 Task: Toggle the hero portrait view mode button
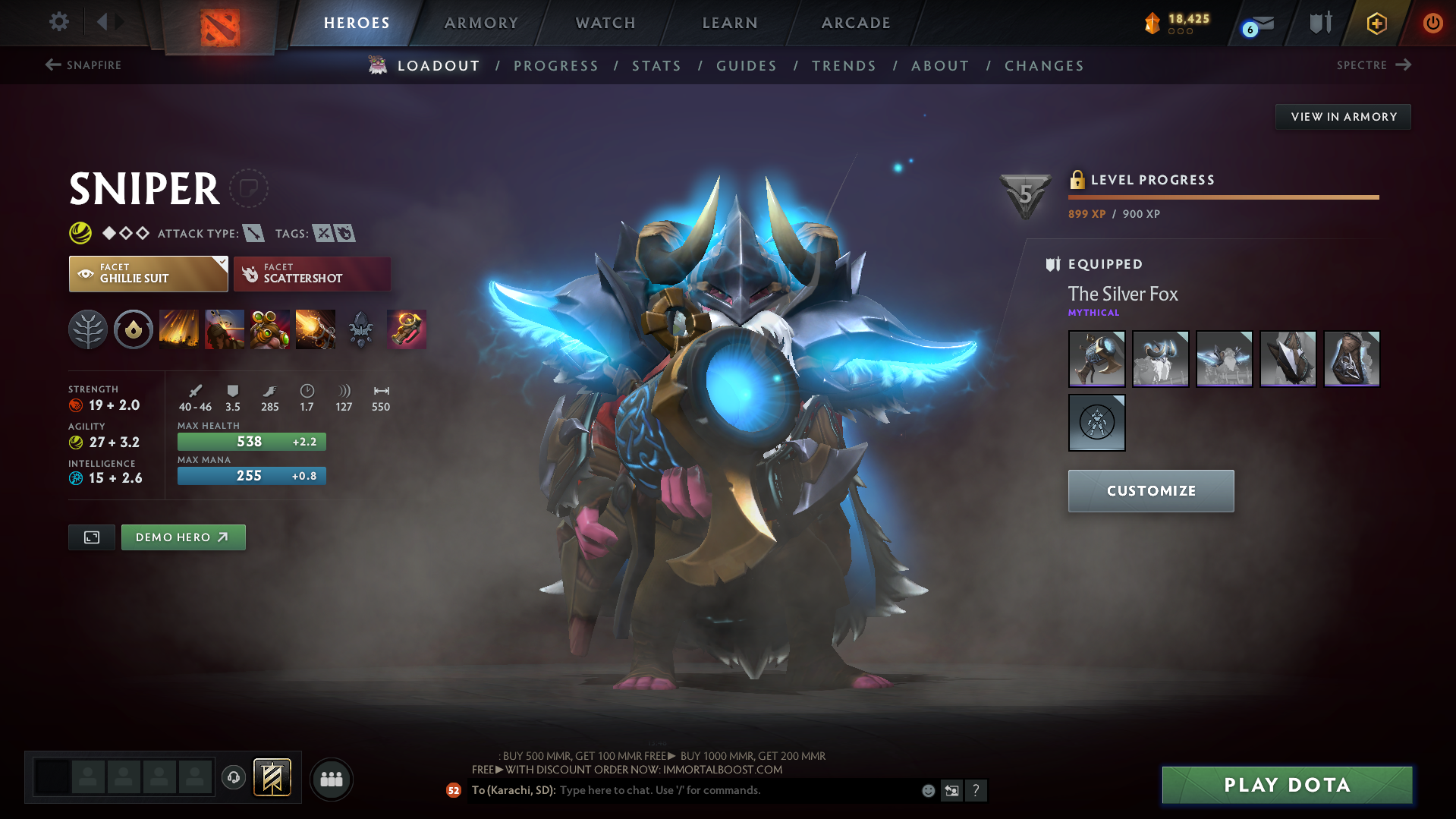click(x=91, y=537)
